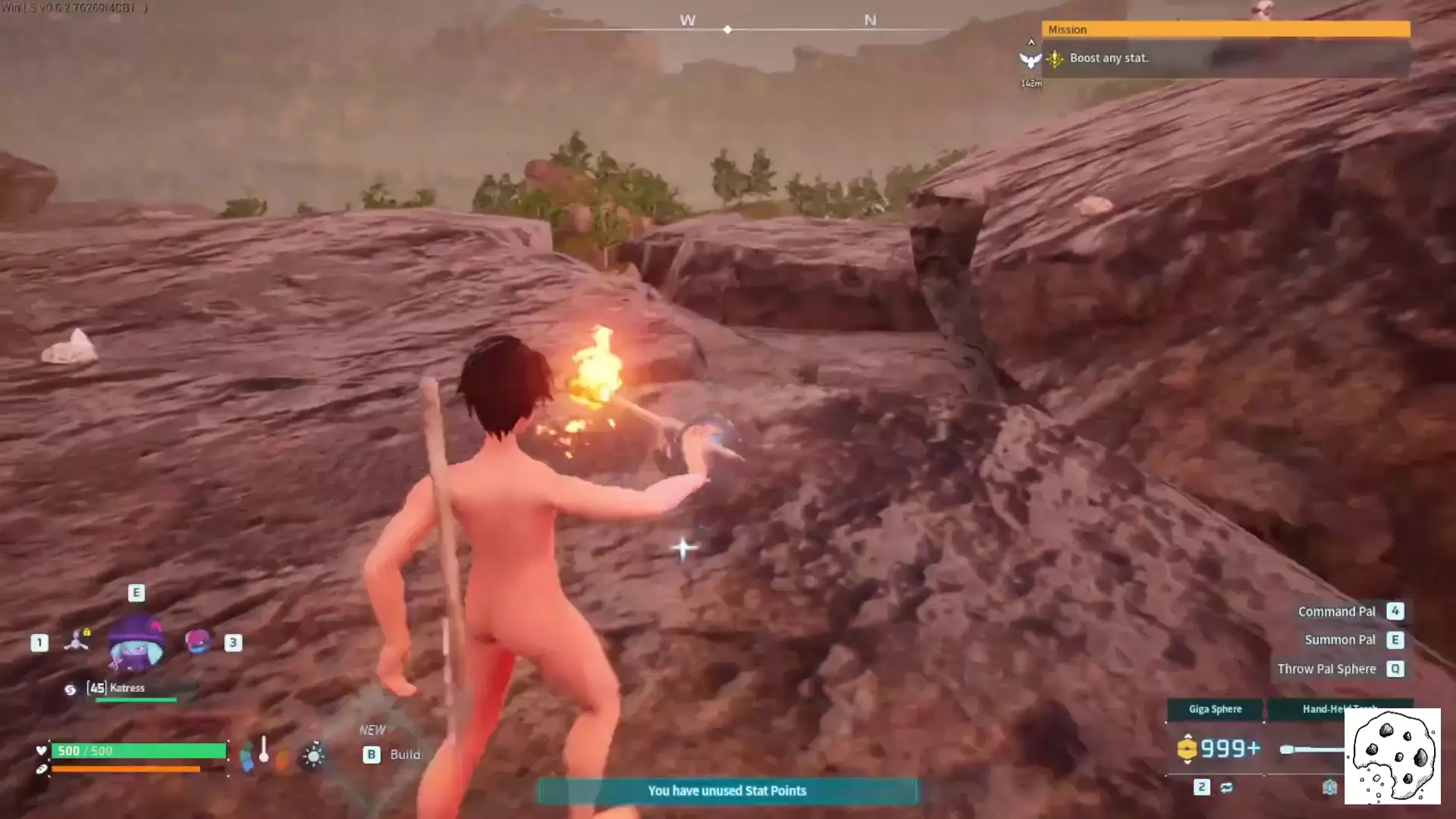Viewport: 1456px width, 819px height.
Task: Choose the pink pal icon after Katress
Action: pyautogui.click(x=197, y=642)
